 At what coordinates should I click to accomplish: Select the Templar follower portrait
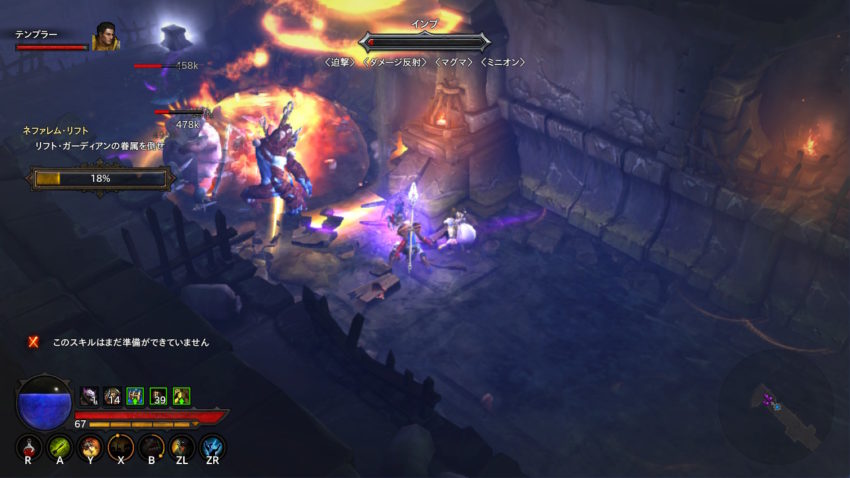coord(105,37)
